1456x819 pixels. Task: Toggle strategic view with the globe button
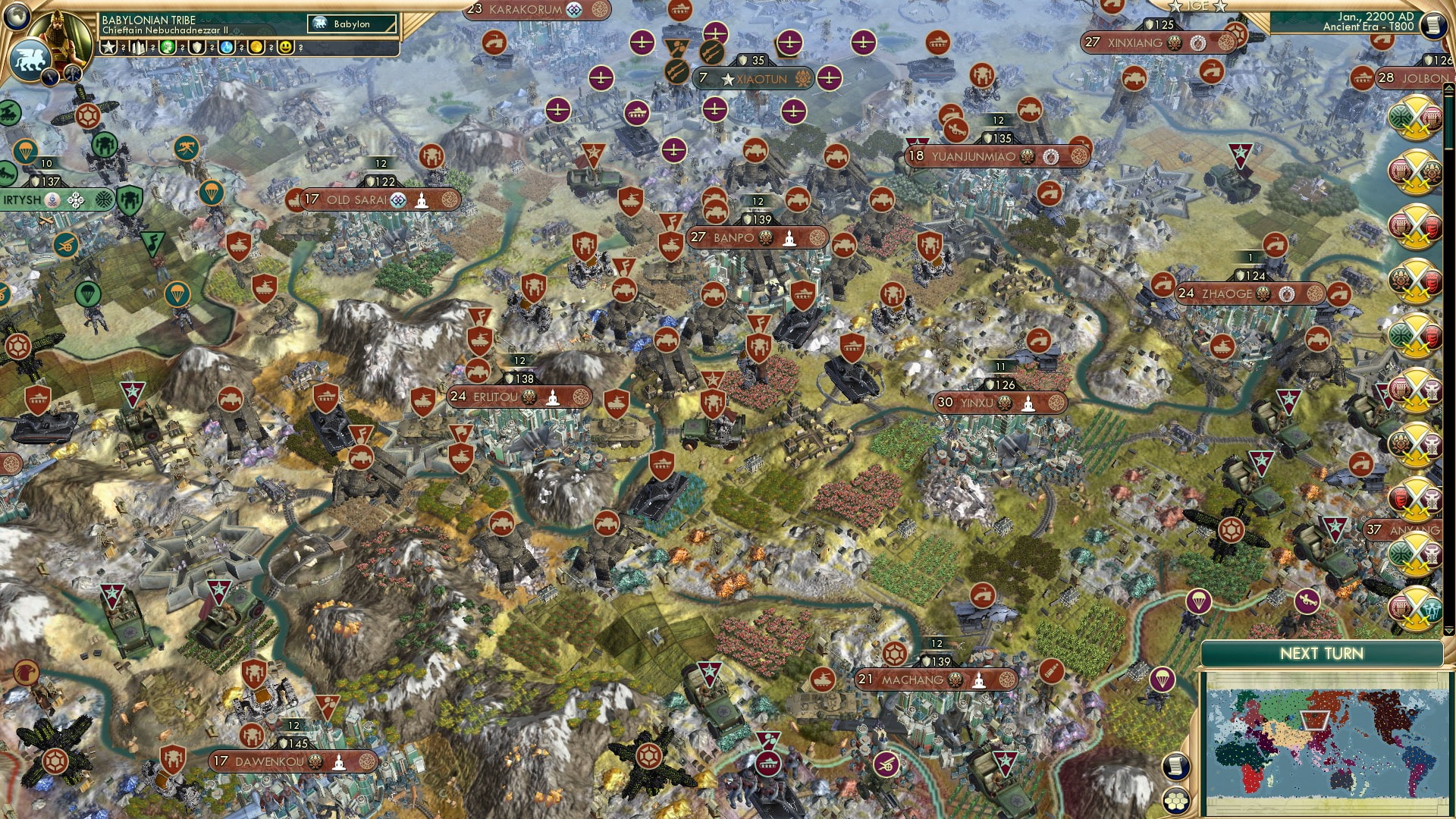[17, 16]
